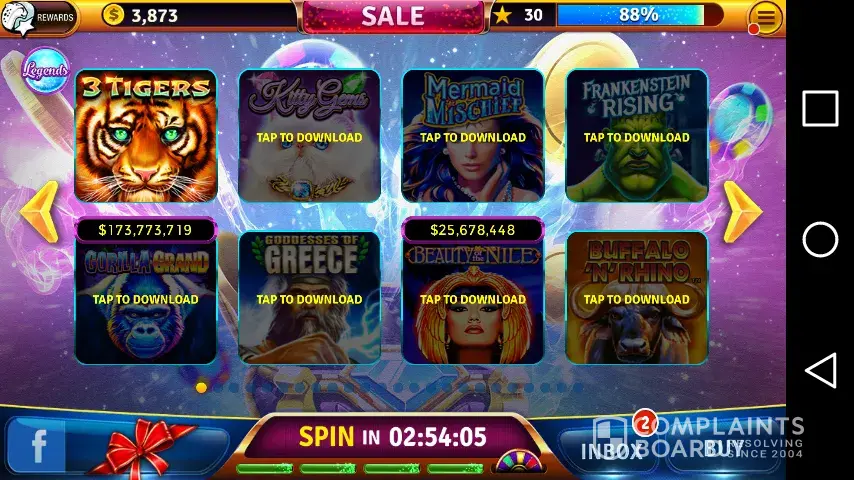854x480 pixels.
Task: Download the Gorilla Grand slot
Action: (x=146, y=298)
